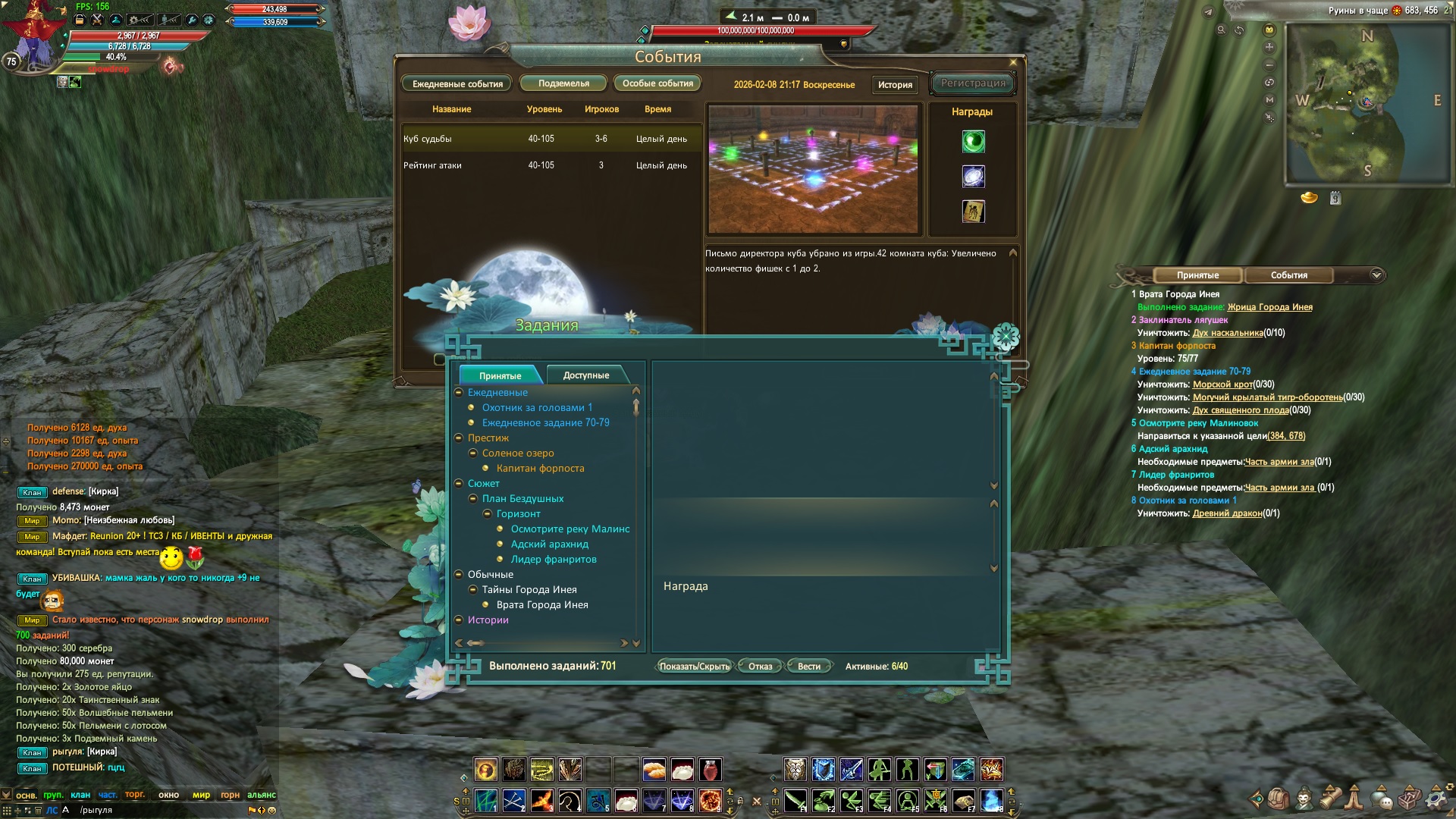Choose quest Капитан форпоста in list
Screen dimensions: 1456x819
[540, 469]
